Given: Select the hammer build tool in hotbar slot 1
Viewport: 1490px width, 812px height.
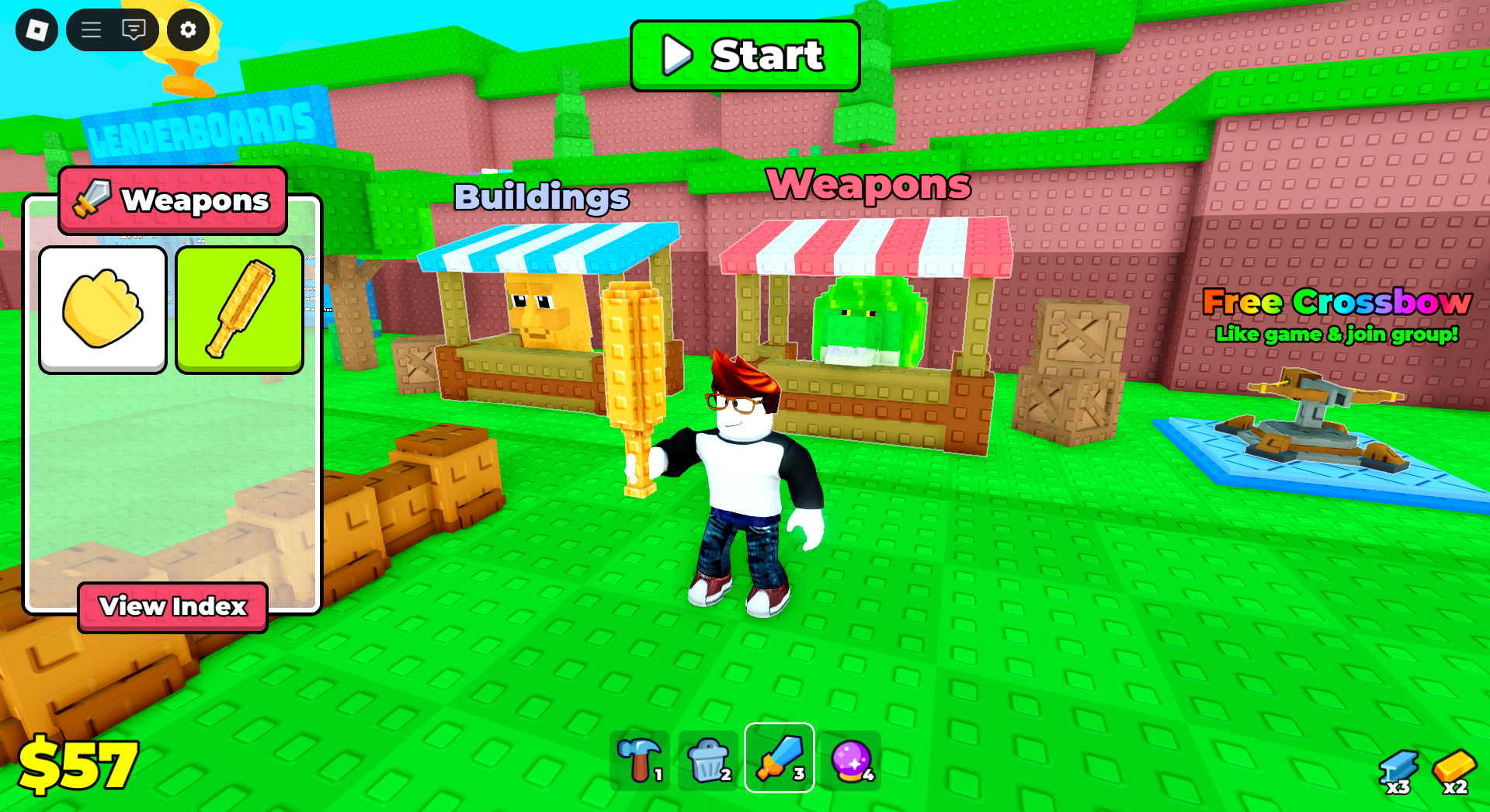Looking at the screenshot, I should tap(639, 758).
